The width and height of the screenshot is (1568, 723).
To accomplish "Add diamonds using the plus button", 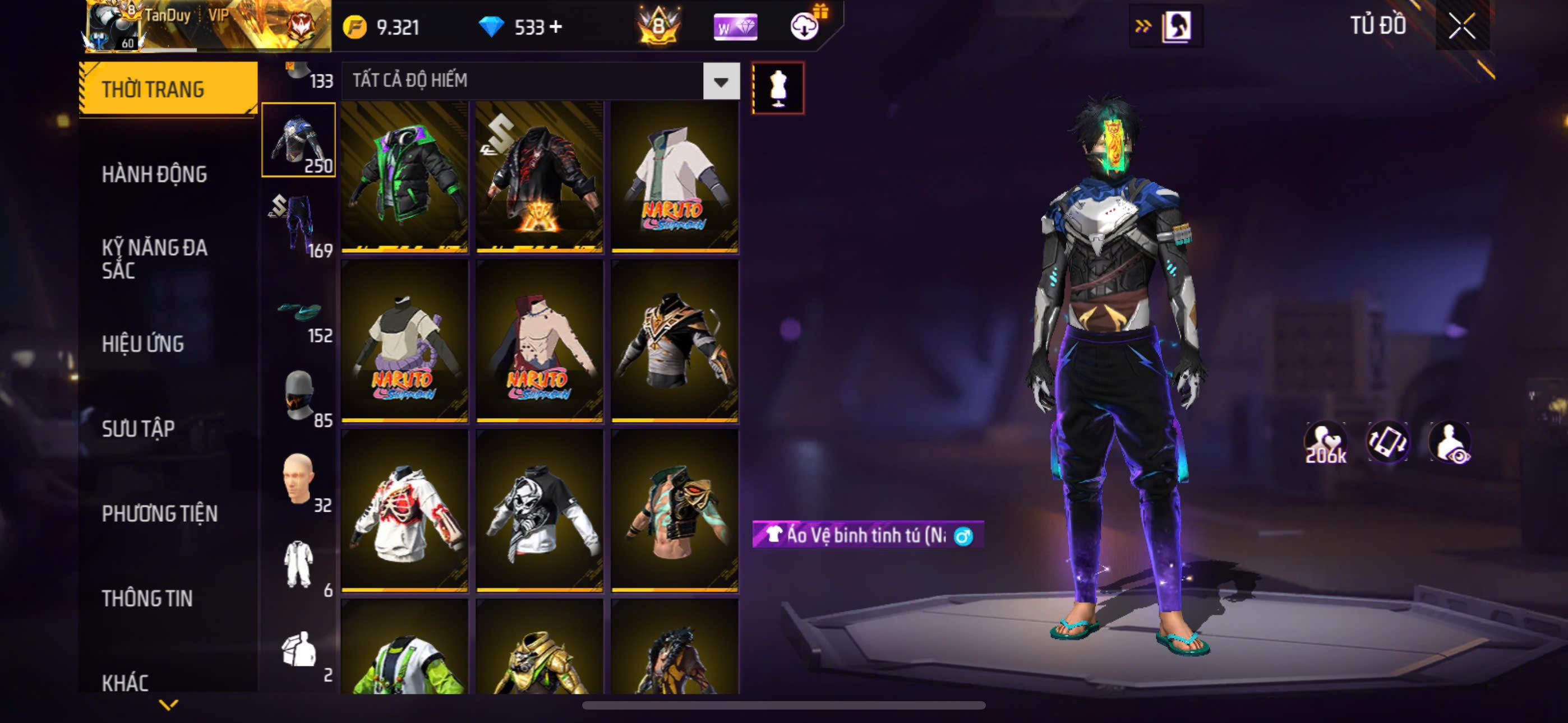I will pyautogui.click(x=556, y=27).
